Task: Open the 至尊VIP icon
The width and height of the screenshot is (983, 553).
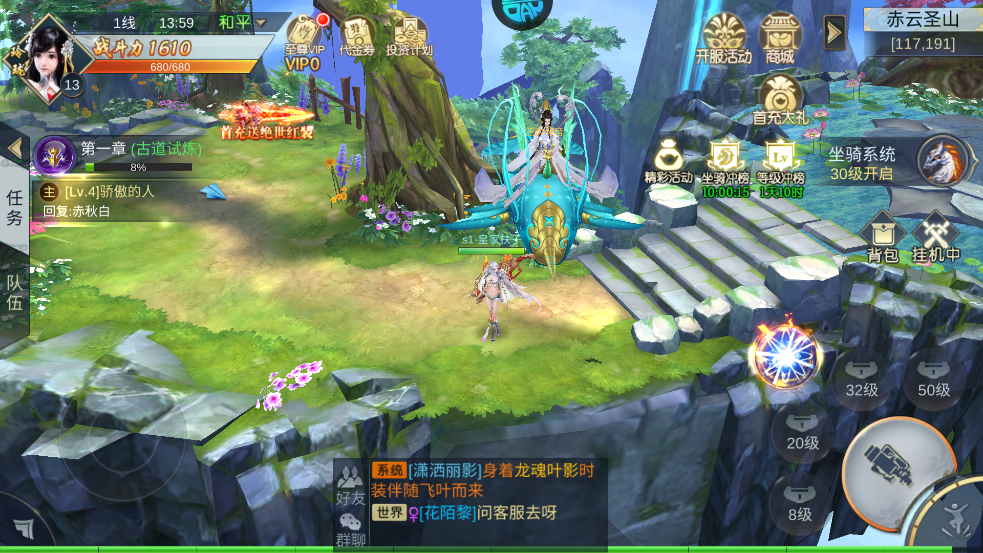Action: (304, 38)
